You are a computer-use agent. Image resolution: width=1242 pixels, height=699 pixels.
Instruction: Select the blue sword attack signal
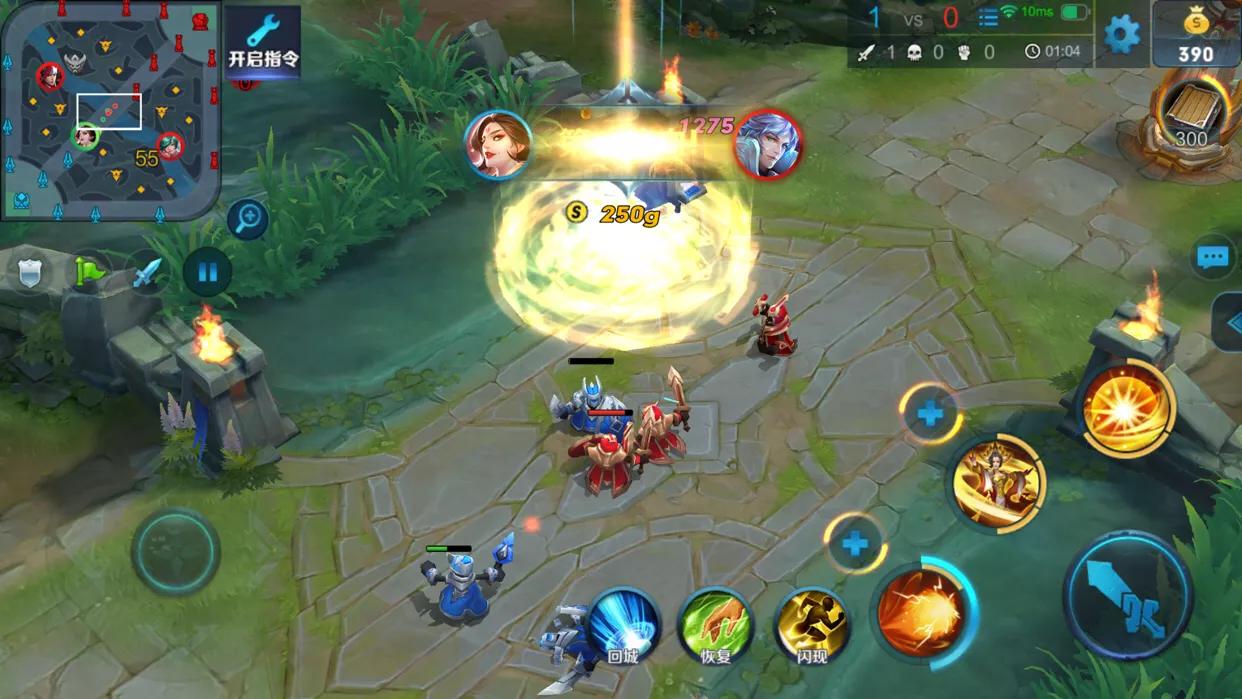(x=148, y=271)
